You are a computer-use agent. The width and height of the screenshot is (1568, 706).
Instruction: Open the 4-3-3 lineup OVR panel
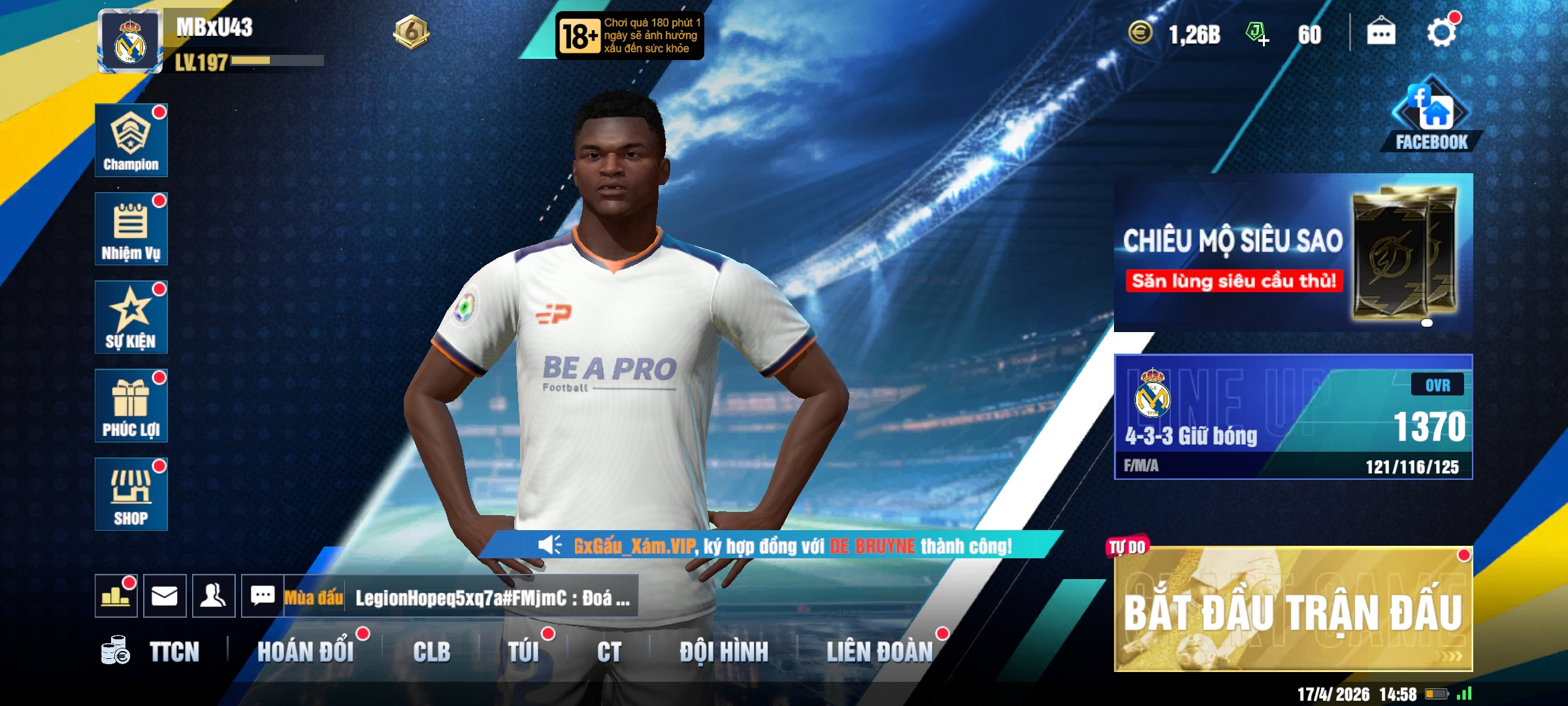[1293, 417]
